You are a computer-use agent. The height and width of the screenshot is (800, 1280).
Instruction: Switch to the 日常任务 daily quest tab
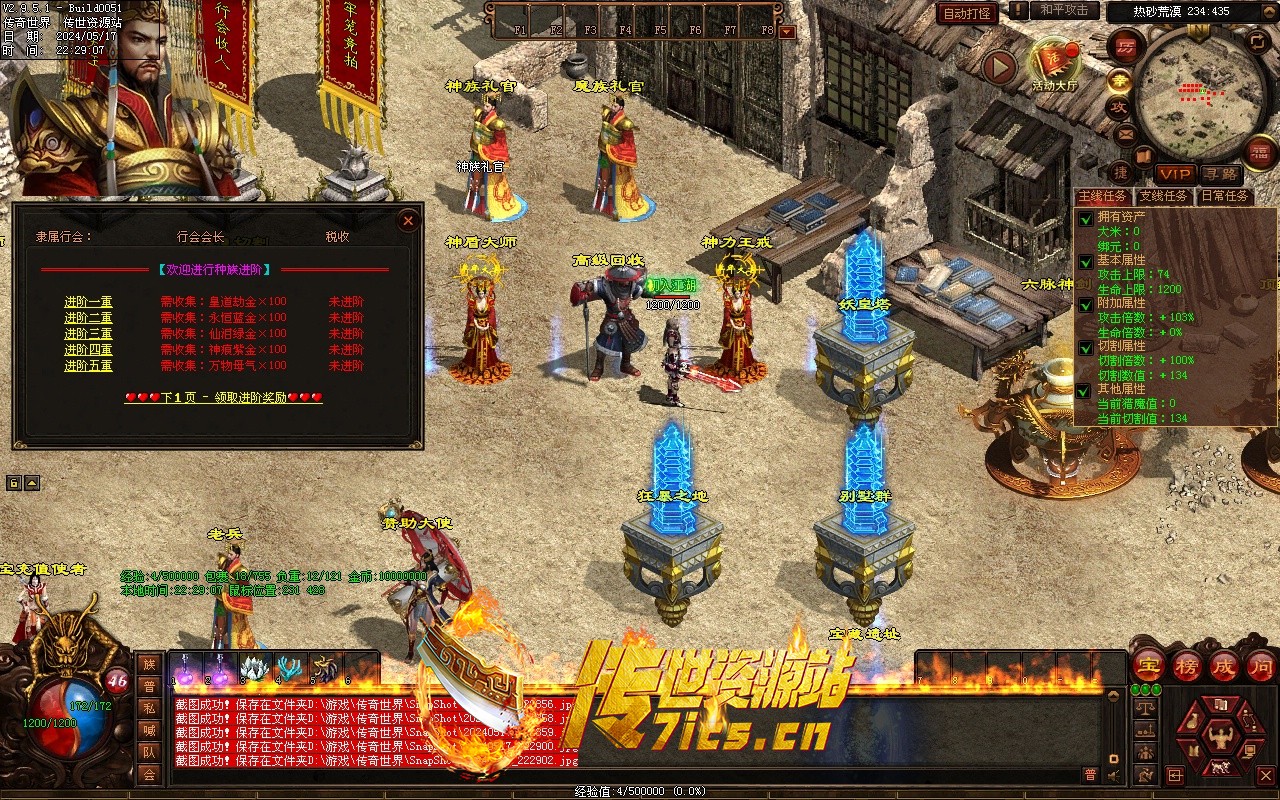coord(1225,196)
